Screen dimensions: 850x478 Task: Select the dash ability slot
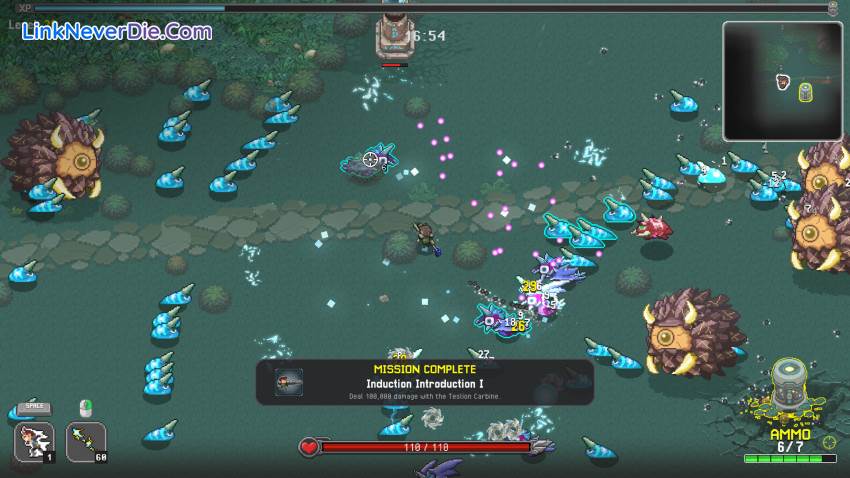point(35,441)
